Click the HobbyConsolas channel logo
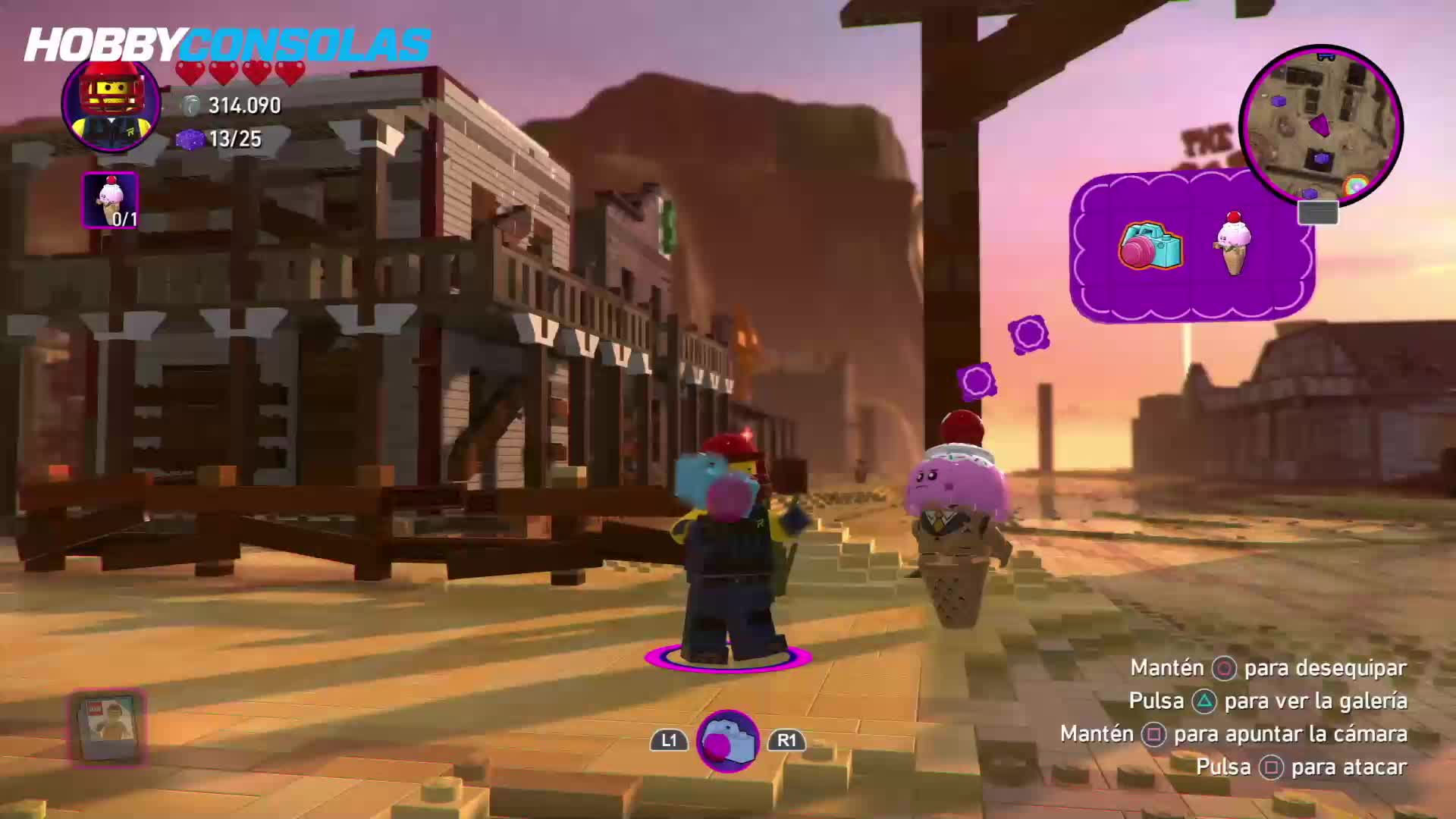This screenshot has height=819, width=1456. (x=227, y=45)
